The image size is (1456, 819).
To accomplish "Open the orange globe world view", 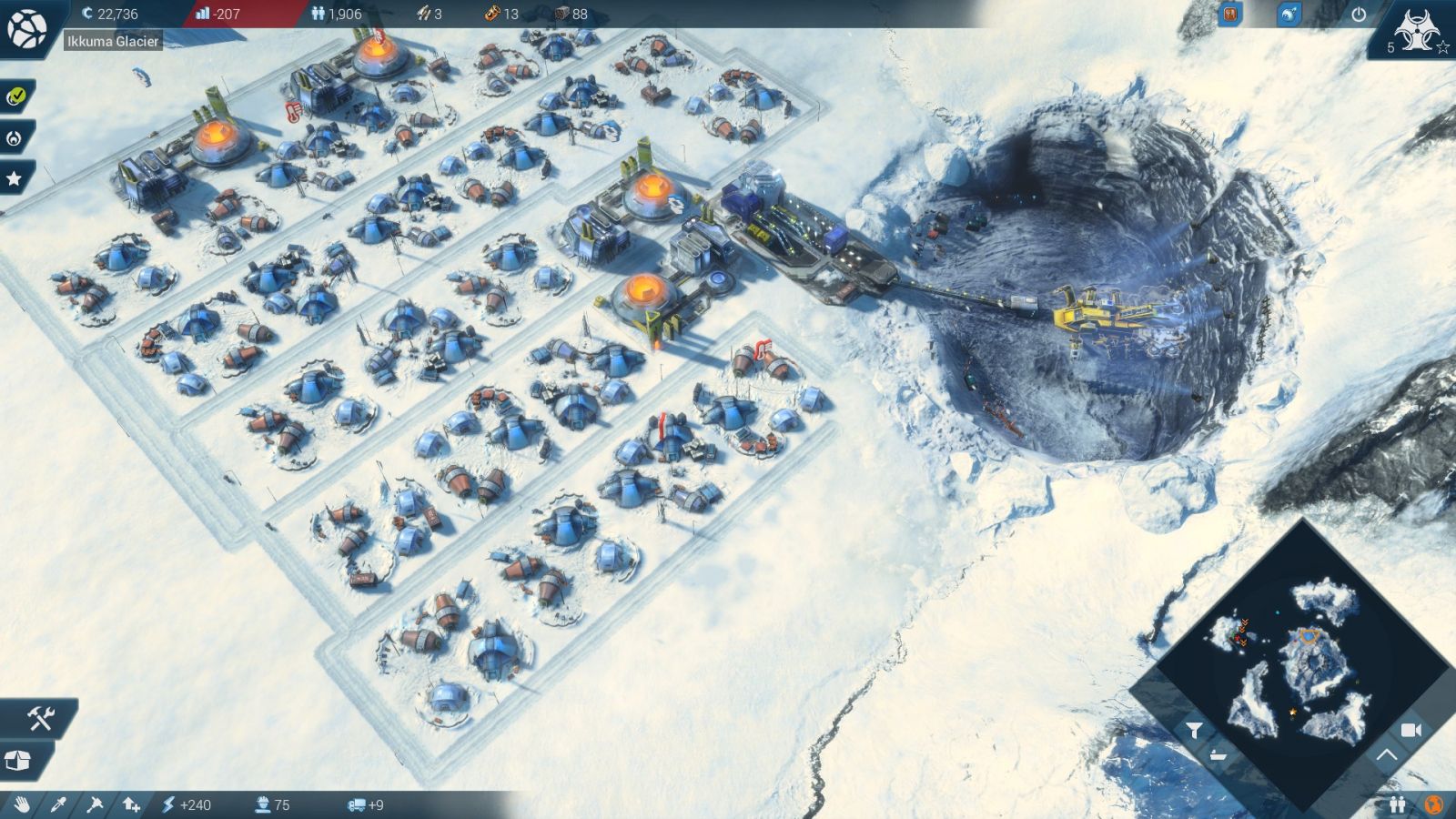I will [1433, 804].
